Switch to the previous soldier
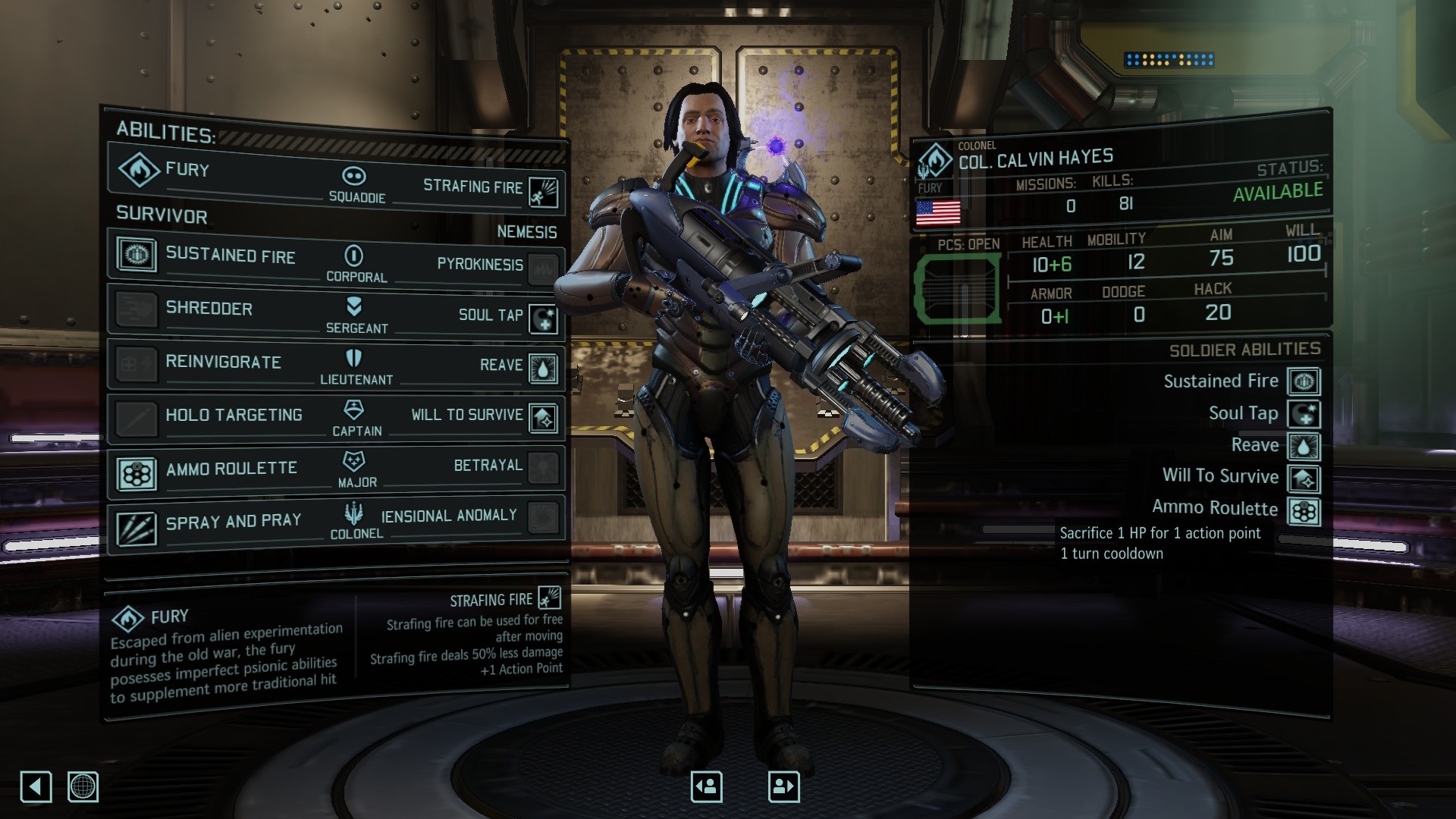This screenshot has width=1456, height=819. pyautogui.click(x=707, y=786)
